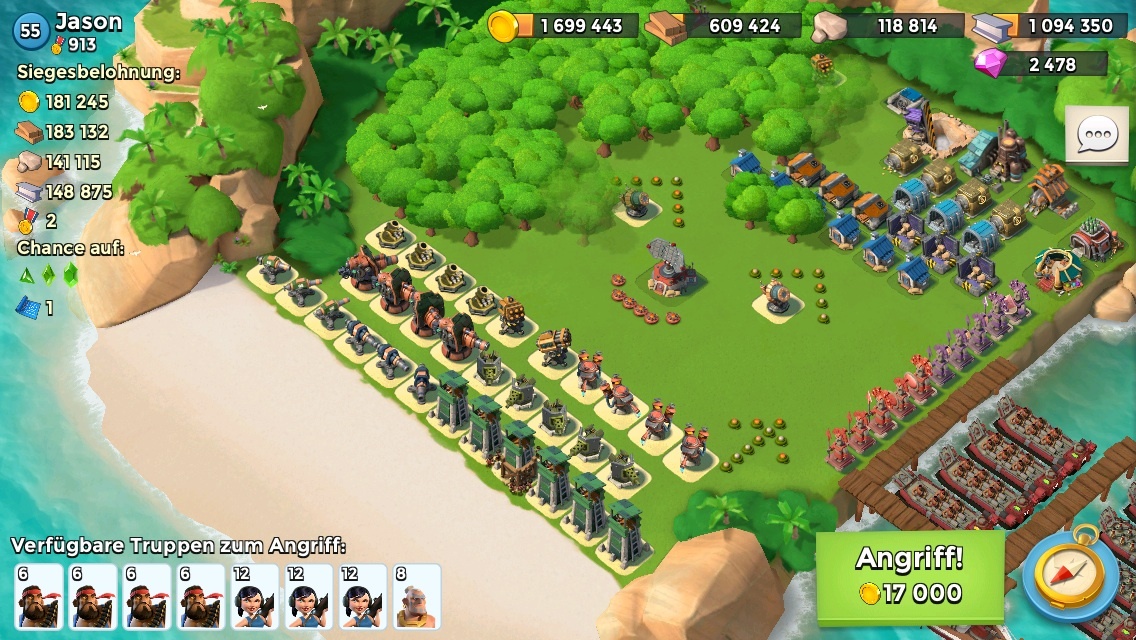Start the attack with the Angriff! button
The image size is (1136, 640).
tap(909, 576)
